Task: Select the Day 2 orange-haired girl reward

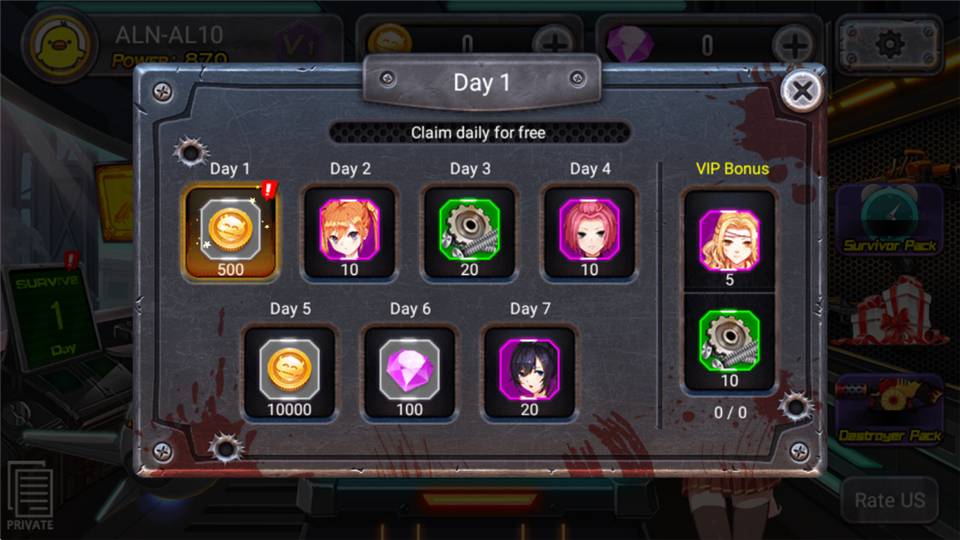Action: coord(350,232)
